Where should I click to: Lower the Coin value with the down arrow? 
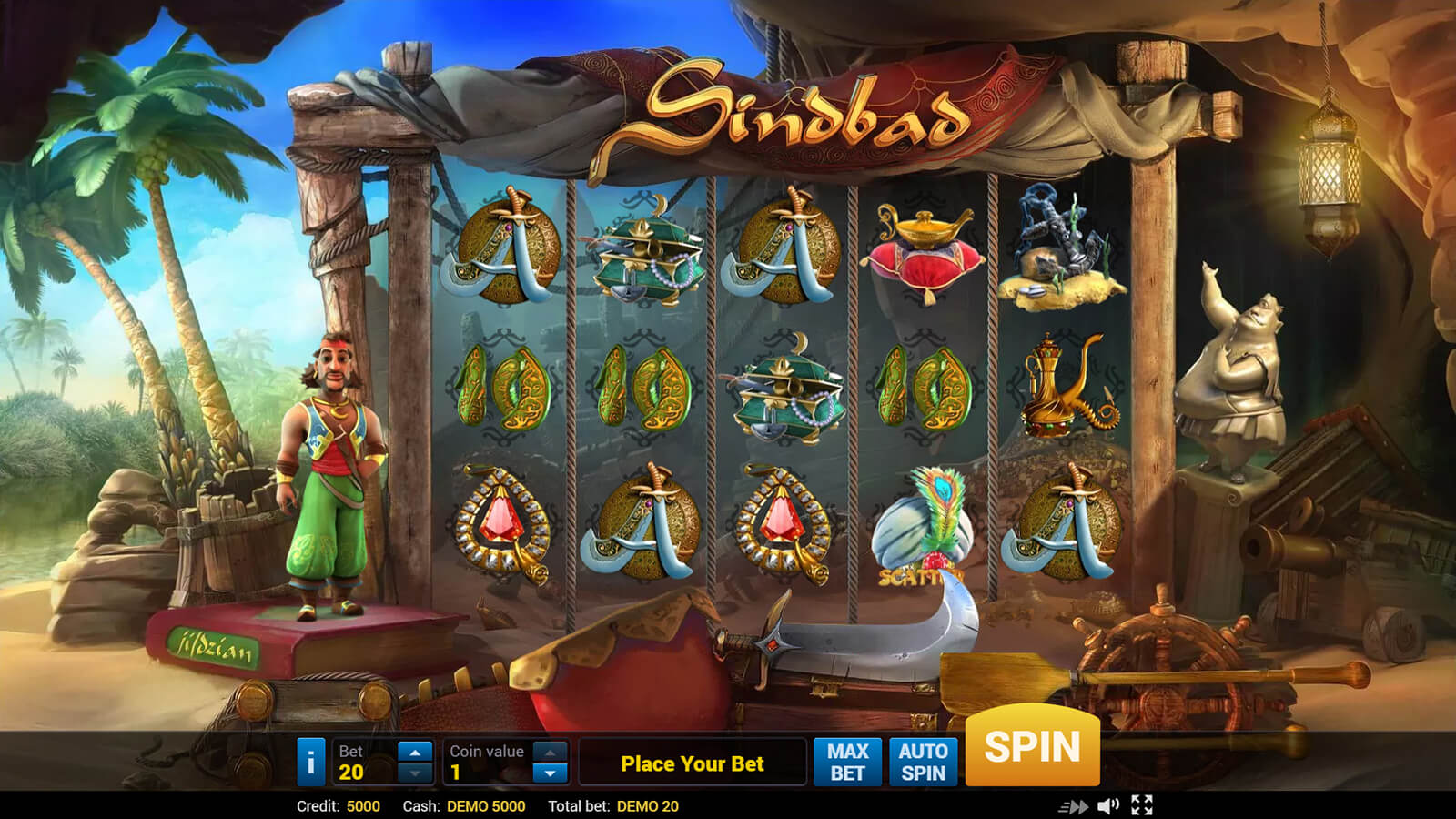(550, 773)
